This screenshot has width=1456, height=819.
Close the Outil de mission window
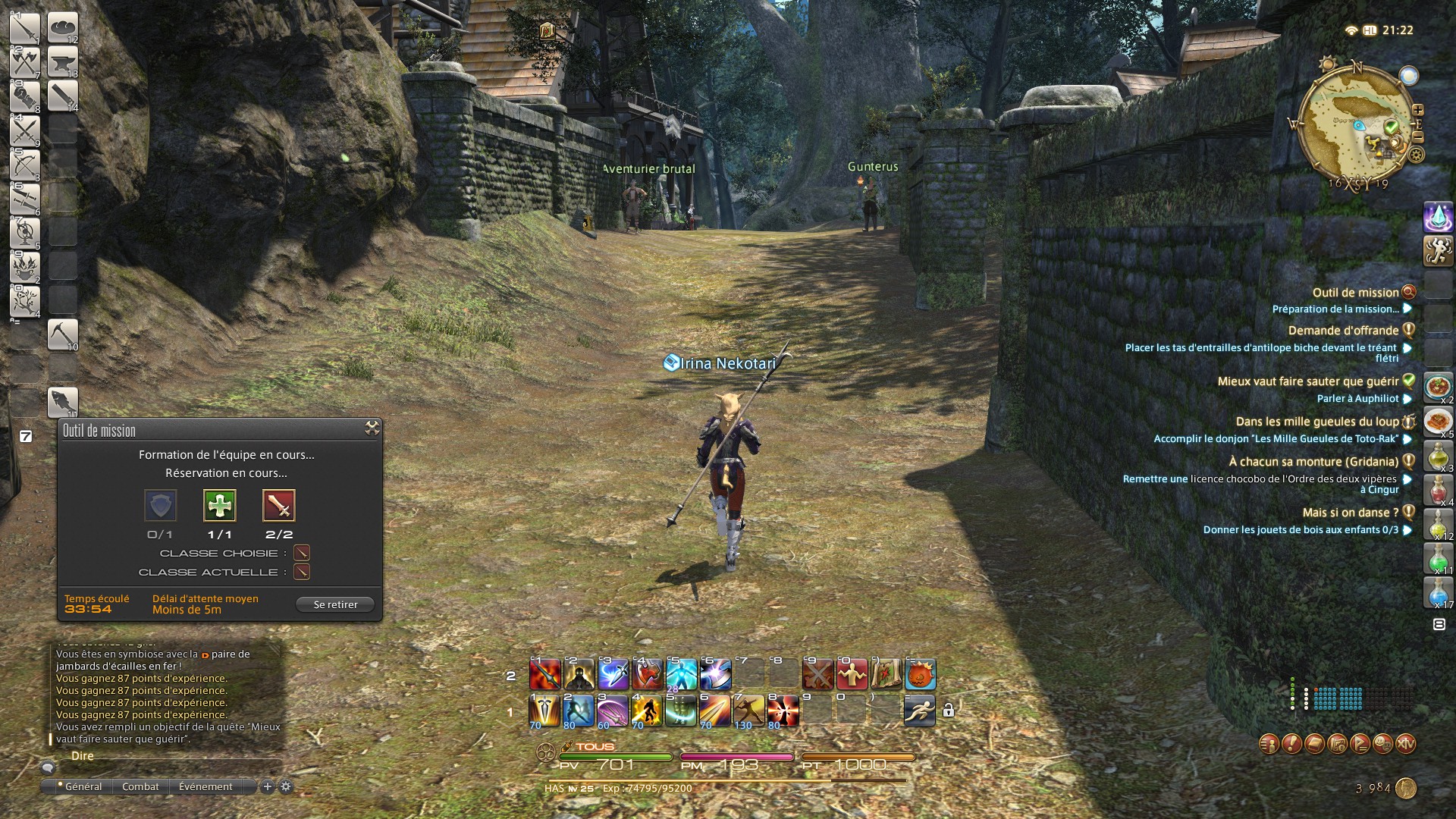[x=372, y=428]
